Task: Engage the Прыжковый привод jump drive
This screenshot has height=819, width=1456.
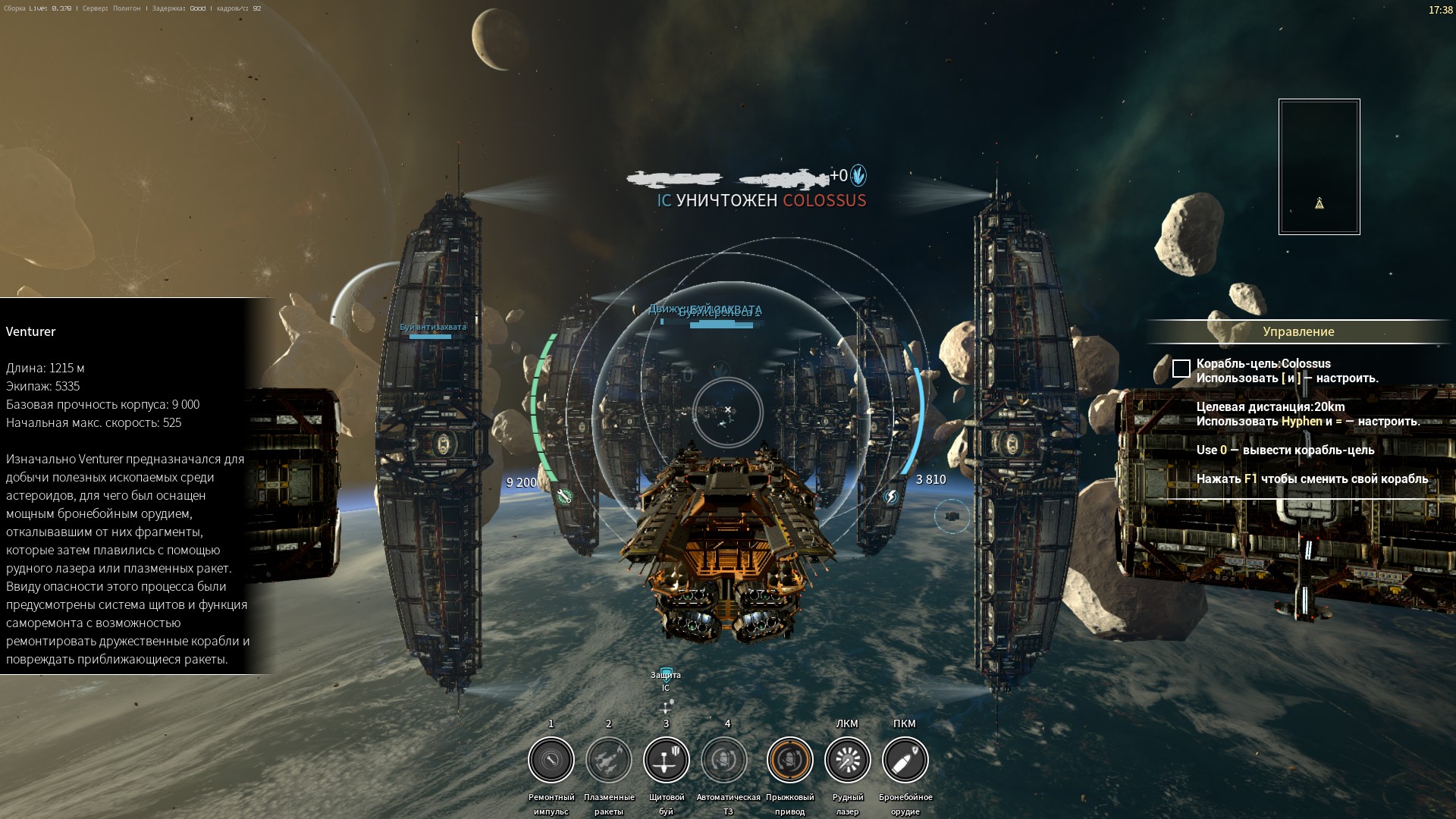Action: [x=789, y=759]
